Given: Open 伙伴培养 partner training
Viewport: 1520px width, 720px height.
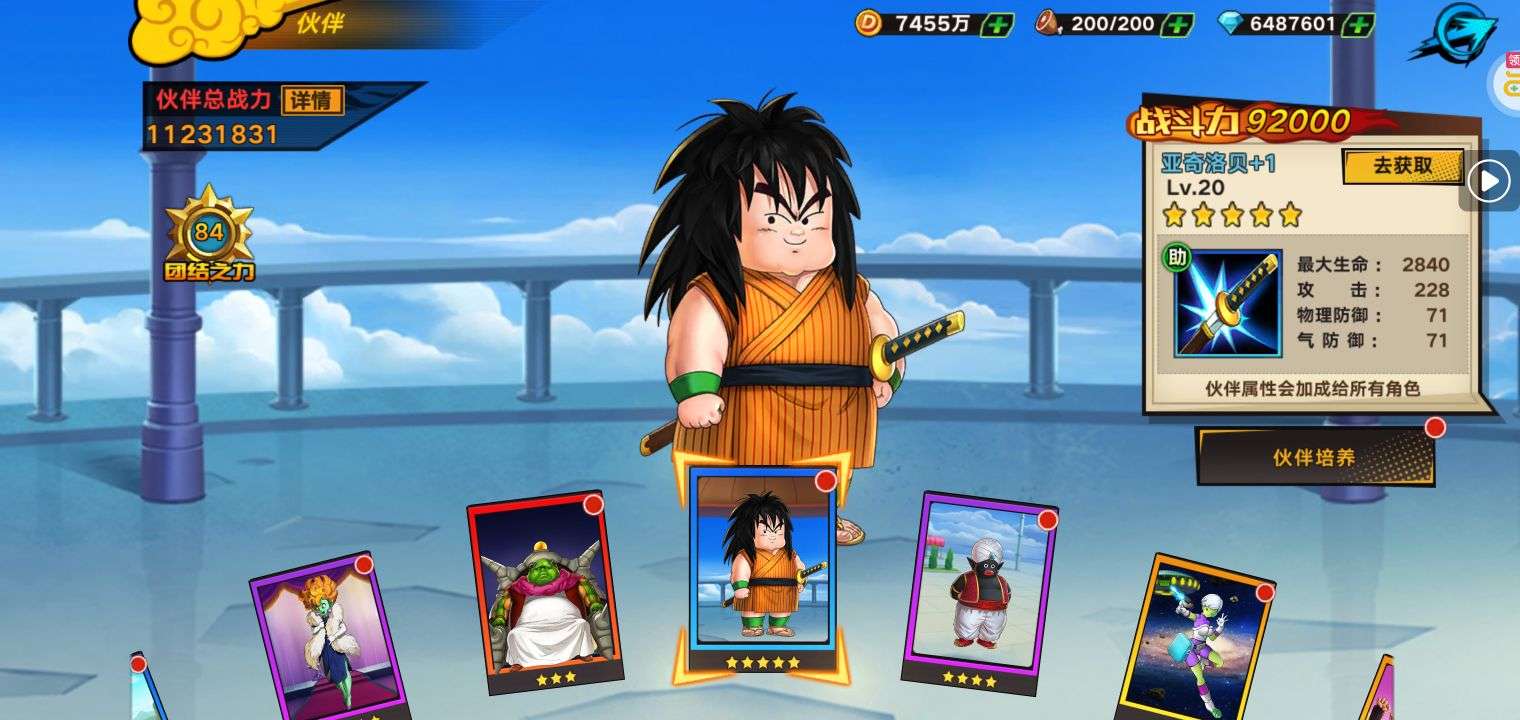Looking at the screenshot, I should [1314, 457].
